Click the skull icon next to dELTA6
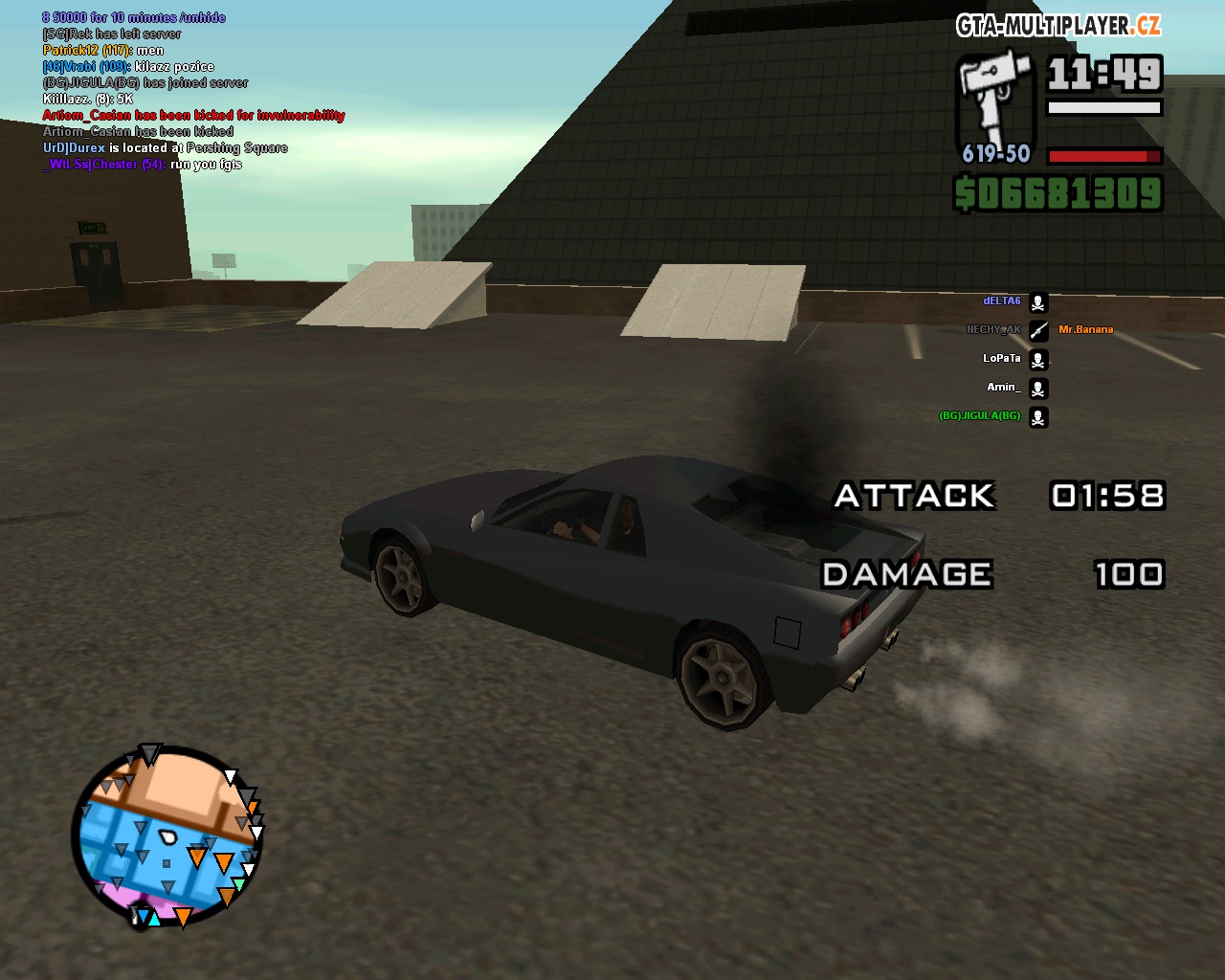This screenshot has width=1225, height=980. (x=1037, y=302)
